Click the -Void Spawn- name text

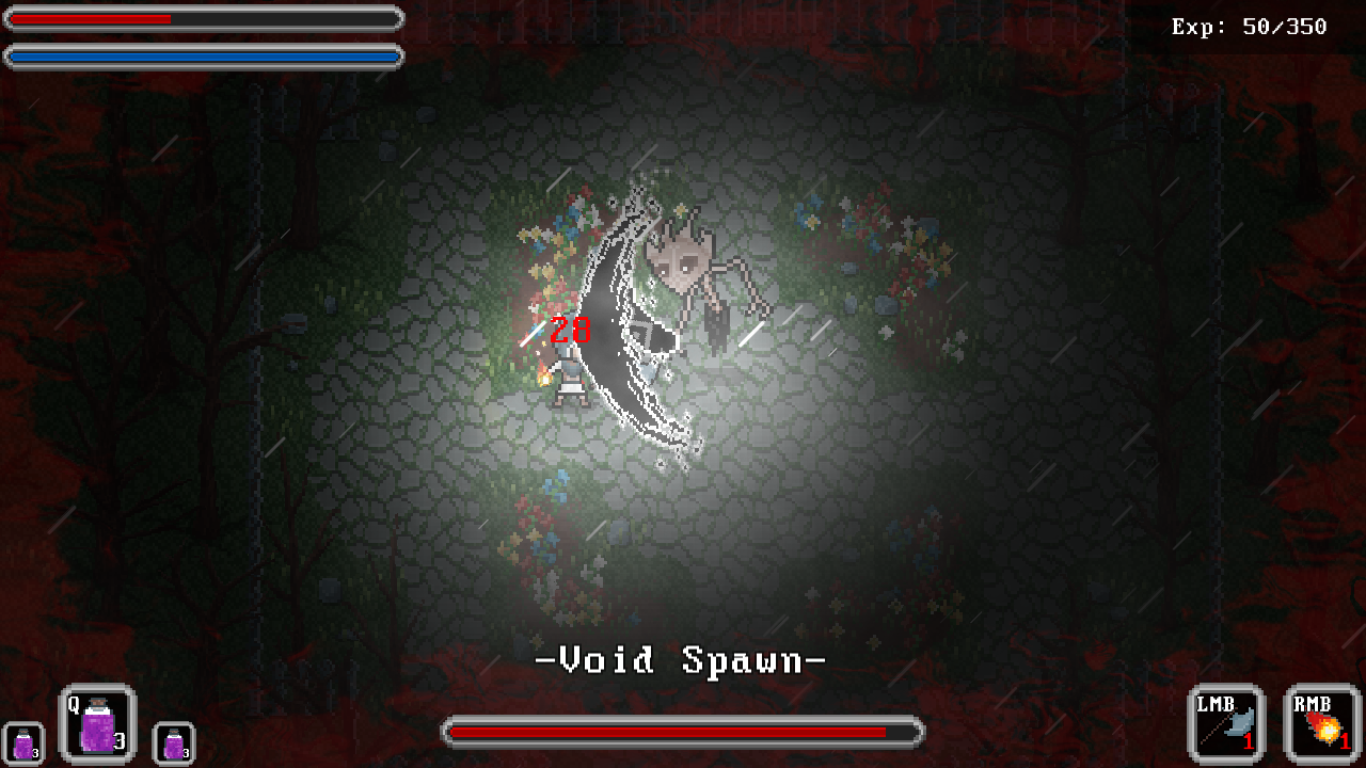[x=683, y=660]
